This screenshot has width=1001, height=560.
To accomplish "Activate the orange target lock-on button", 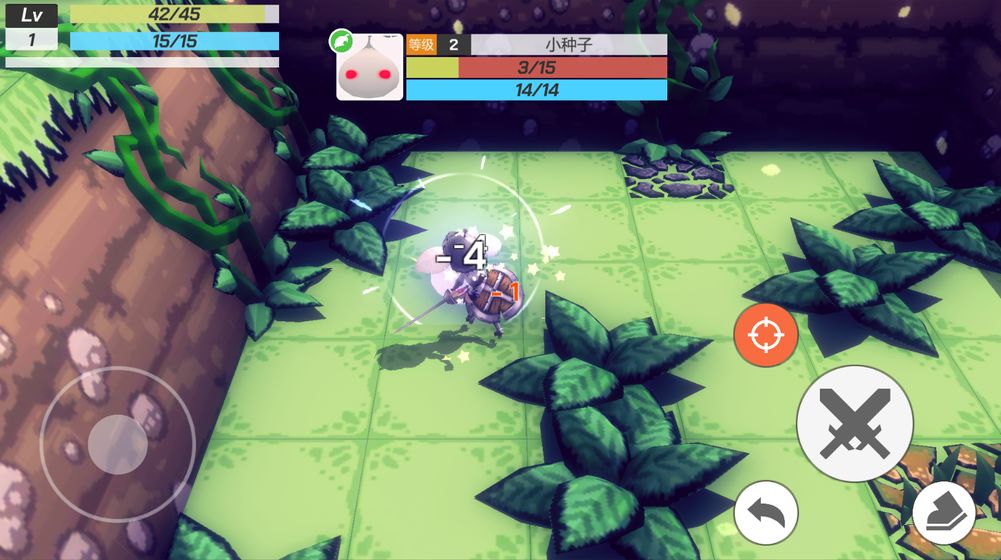I will (x=766, y=334).
